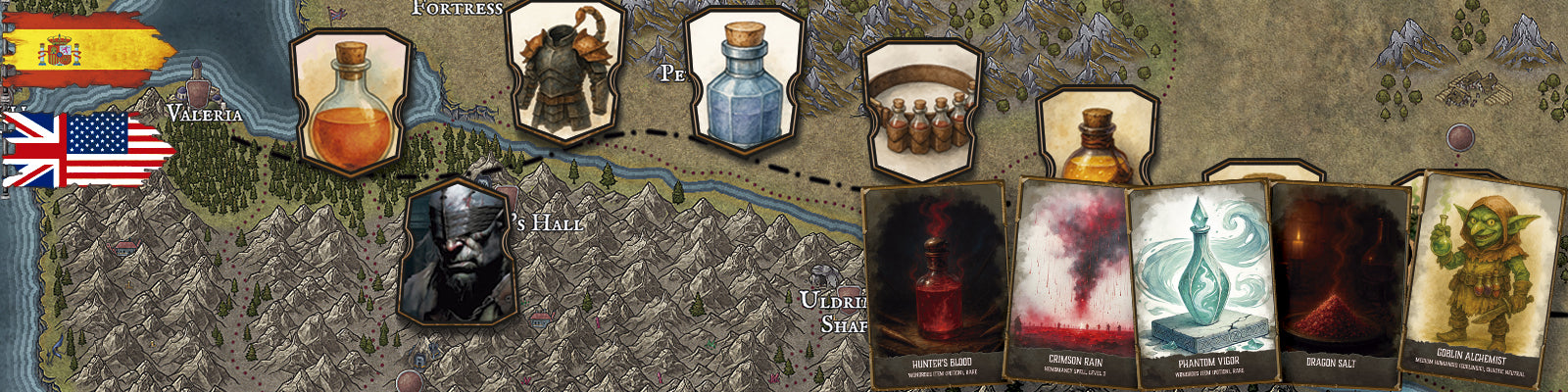This screenshot has height=392, width=1568.
Task: Select the potion belt bandolier token
Action: point(919,111)
